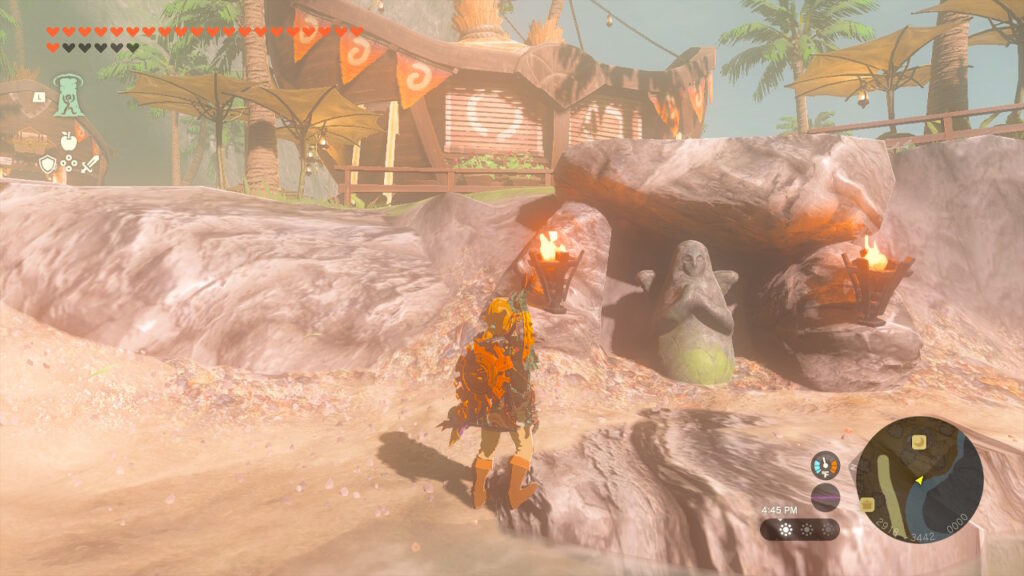Image resolution: width=1024 pixels, height=576 pixels.
Task: Open the circular minimap
Action: click(919, 479)
